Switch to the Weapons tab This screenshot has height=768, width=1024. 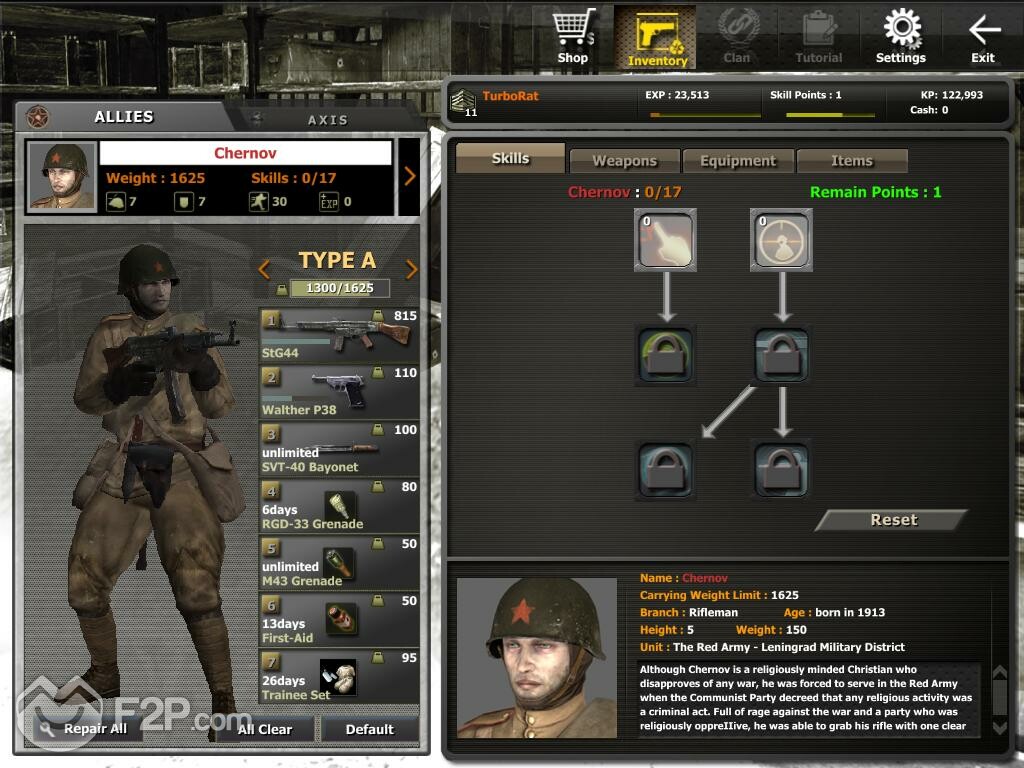(624, 160)
